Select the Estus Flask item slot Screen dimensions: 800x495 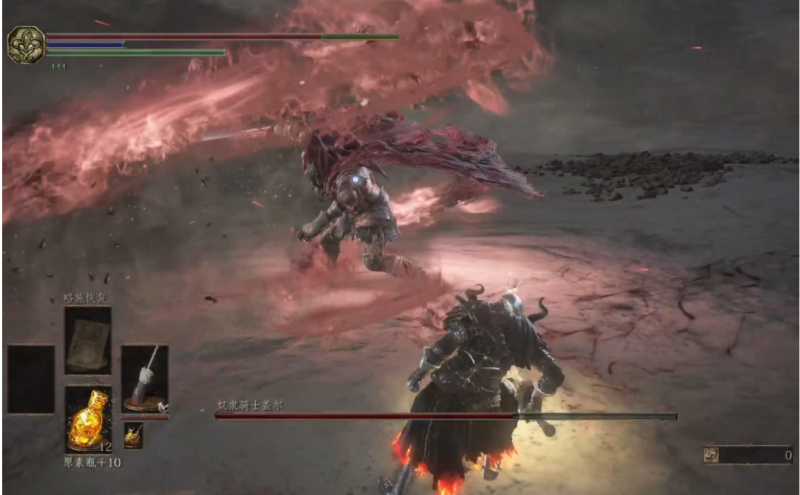click(88, 420)
